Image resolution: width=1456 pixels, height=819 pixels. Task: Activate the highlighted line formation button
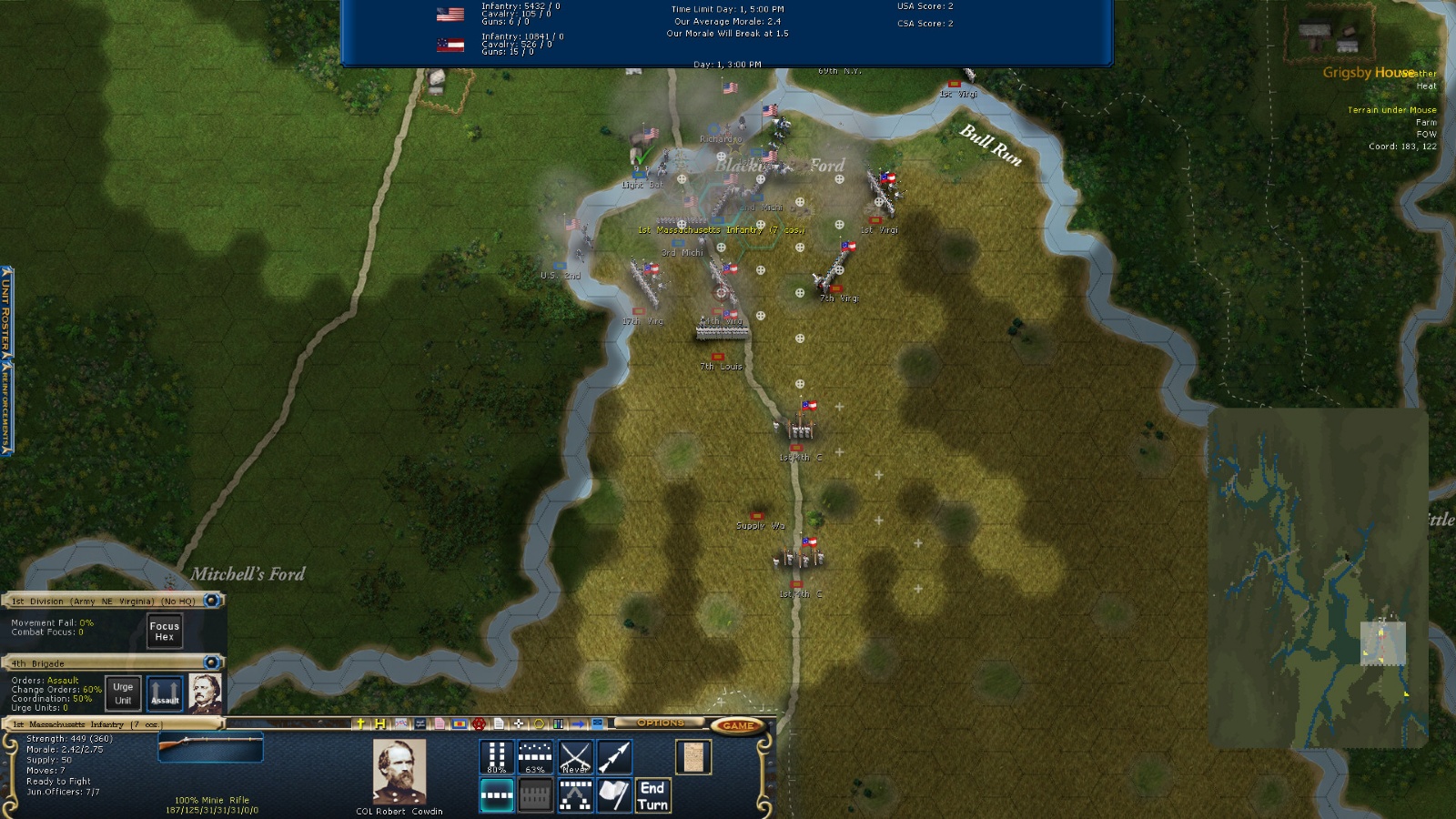tap(497, 795)
